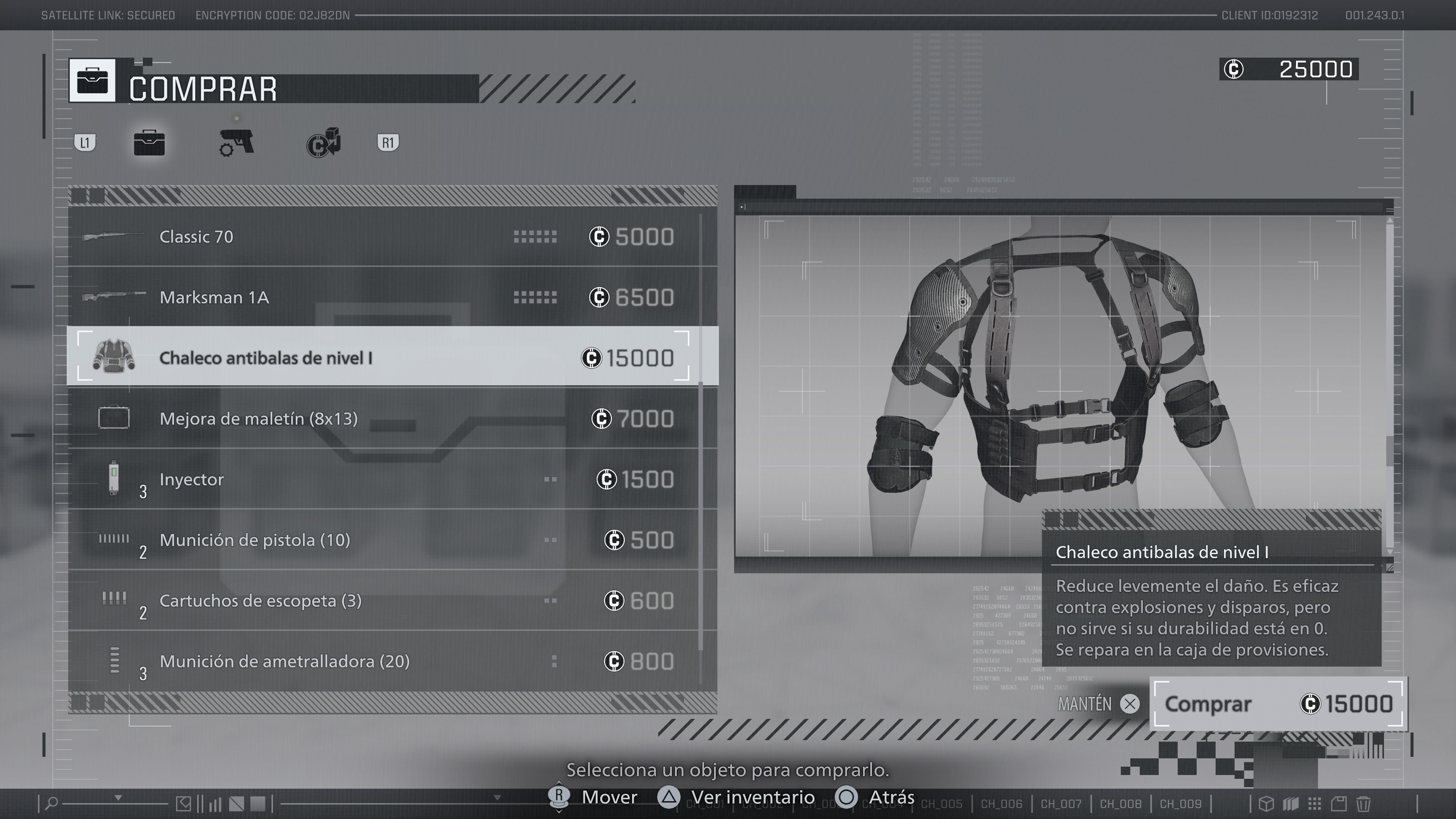Open the triangle dropdown above the left slider
The image size is (1456, 819).
tap(119, 798)
